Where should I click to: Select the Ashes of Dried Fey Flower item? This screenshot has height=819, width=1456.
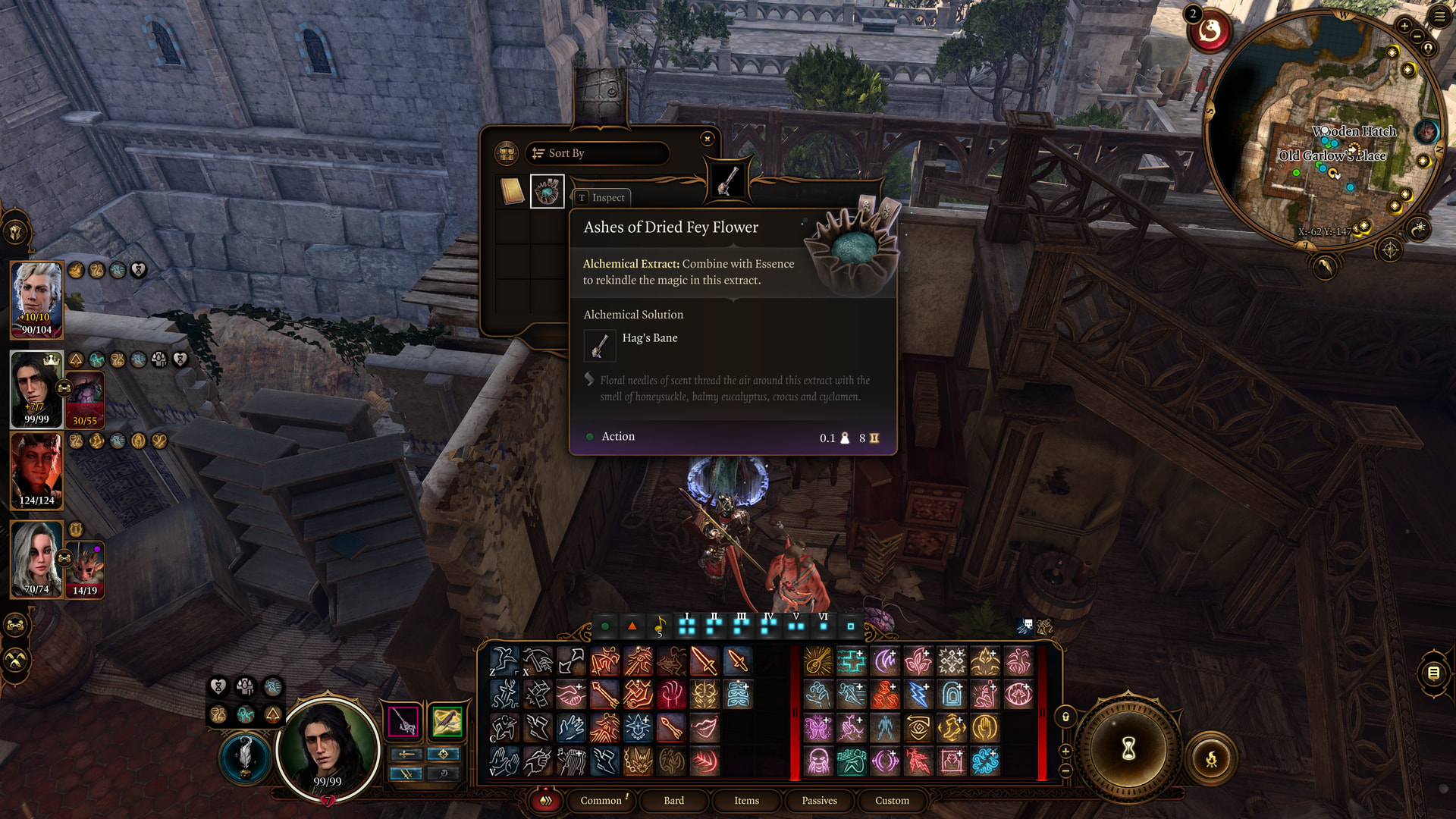coord(547,192)
